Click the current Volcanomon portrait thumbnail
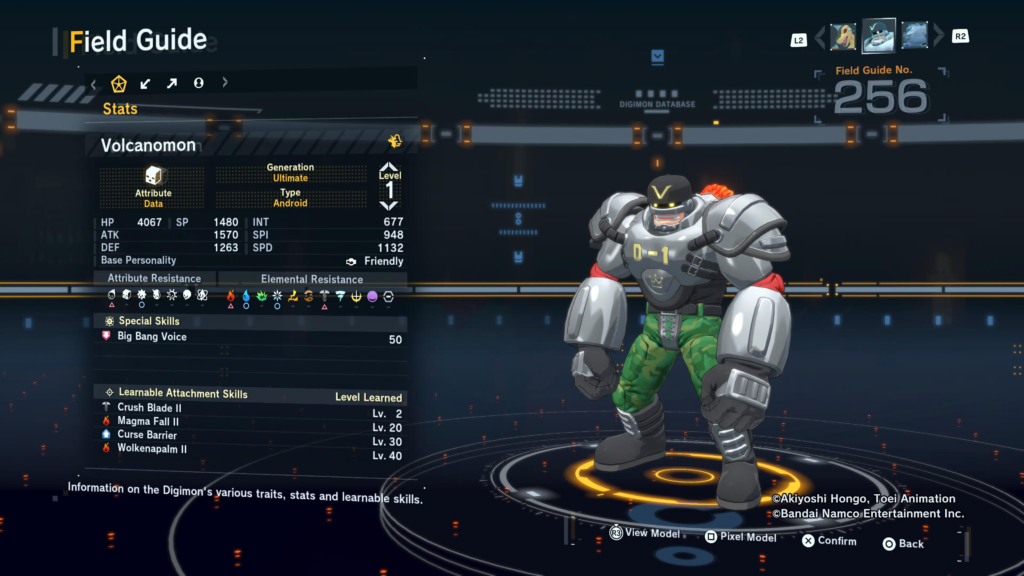The image size is (1024, 576). (879, 36)
